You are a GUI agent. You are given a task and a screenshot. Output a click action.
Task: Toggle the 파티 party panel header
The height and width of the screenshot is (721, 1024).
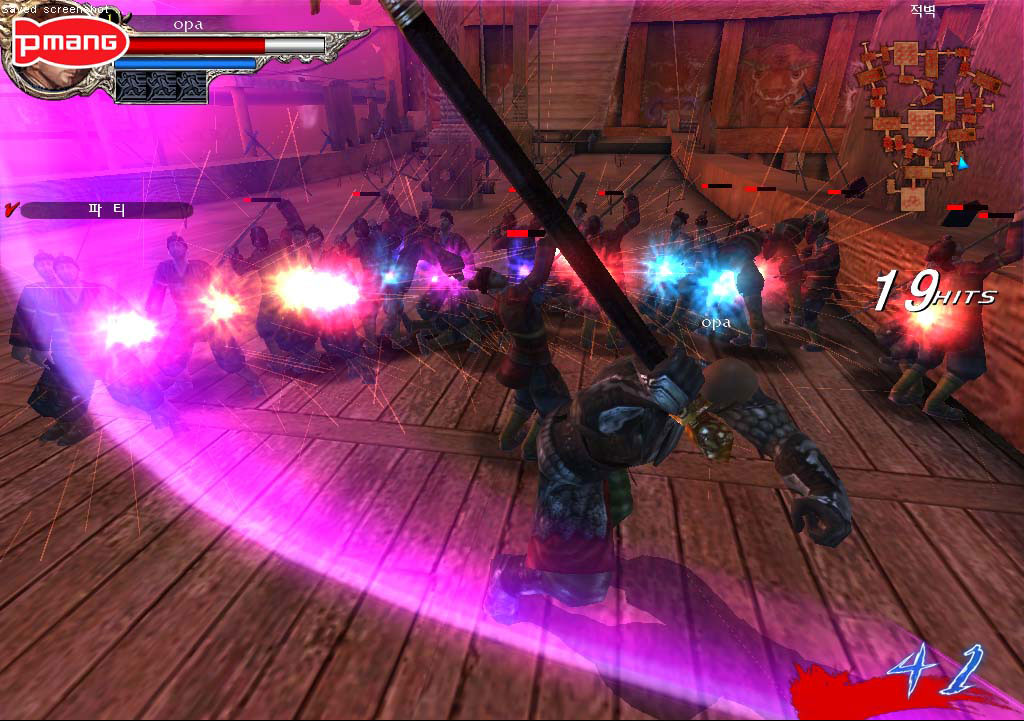106,211
